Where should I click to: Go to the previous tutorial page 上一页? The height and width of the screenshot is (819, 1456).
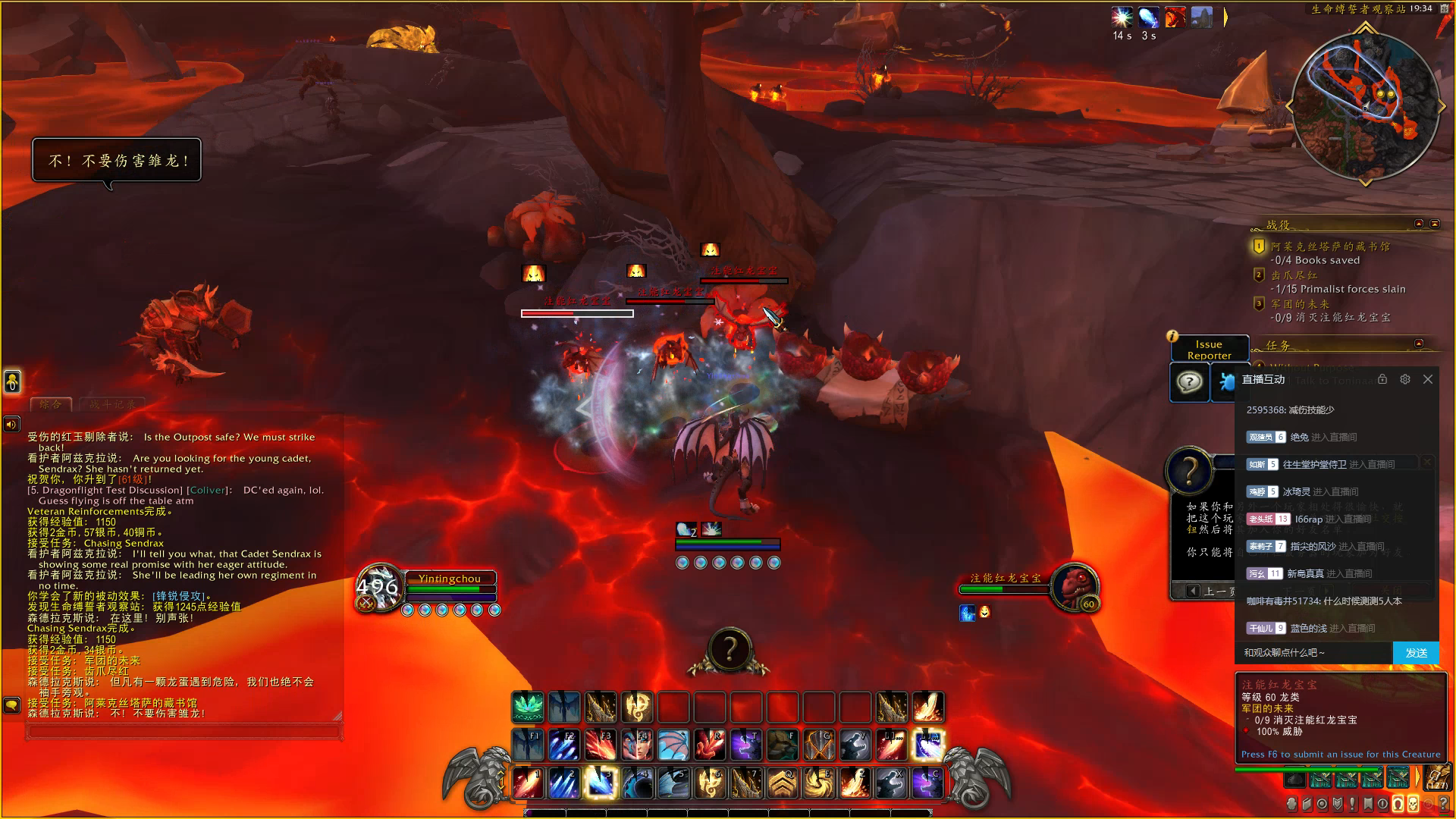(x=1209, y=591)
